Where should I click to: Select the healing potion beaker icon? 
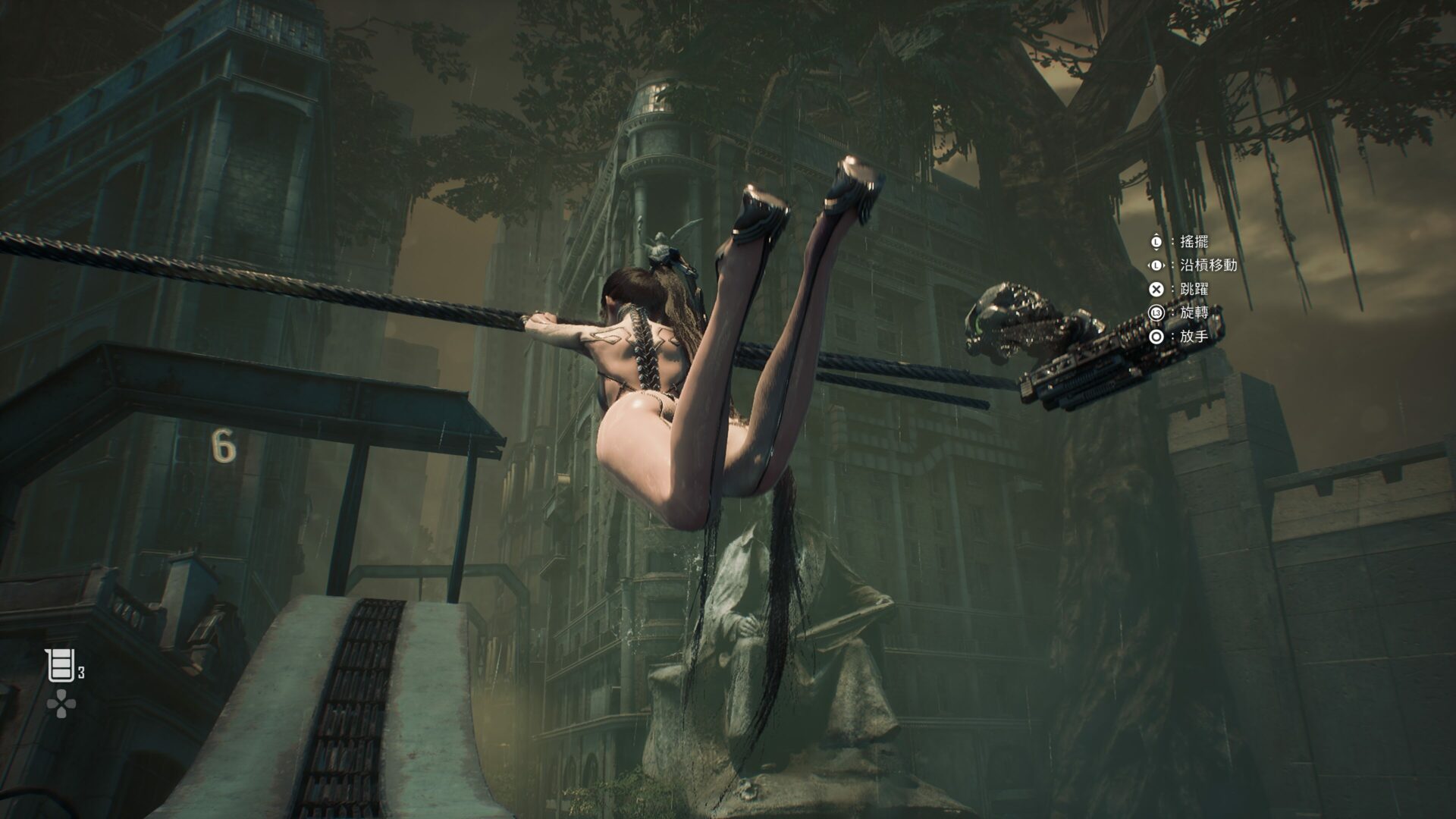click(x=60, y=666)
